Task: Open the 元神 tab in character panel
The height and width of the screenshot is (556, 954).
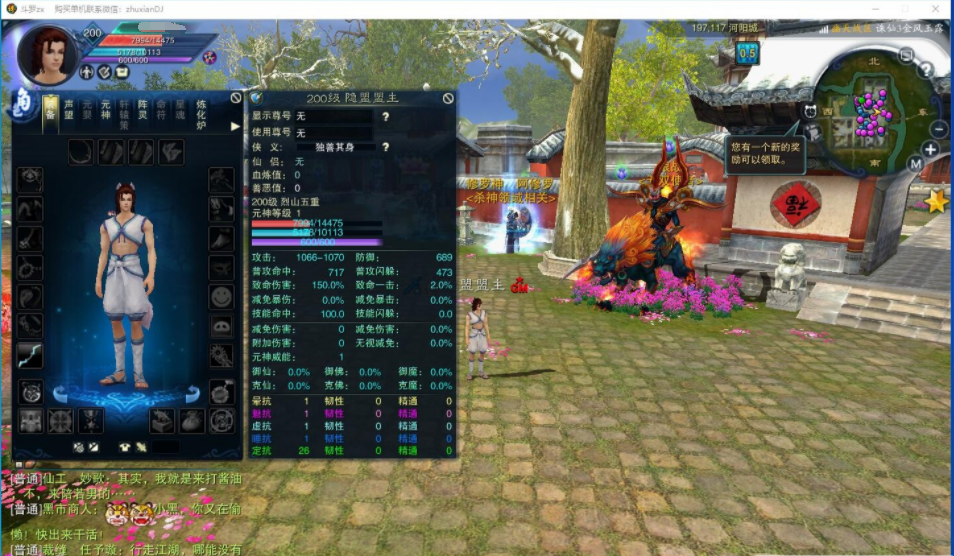Action: coord(105,108)
